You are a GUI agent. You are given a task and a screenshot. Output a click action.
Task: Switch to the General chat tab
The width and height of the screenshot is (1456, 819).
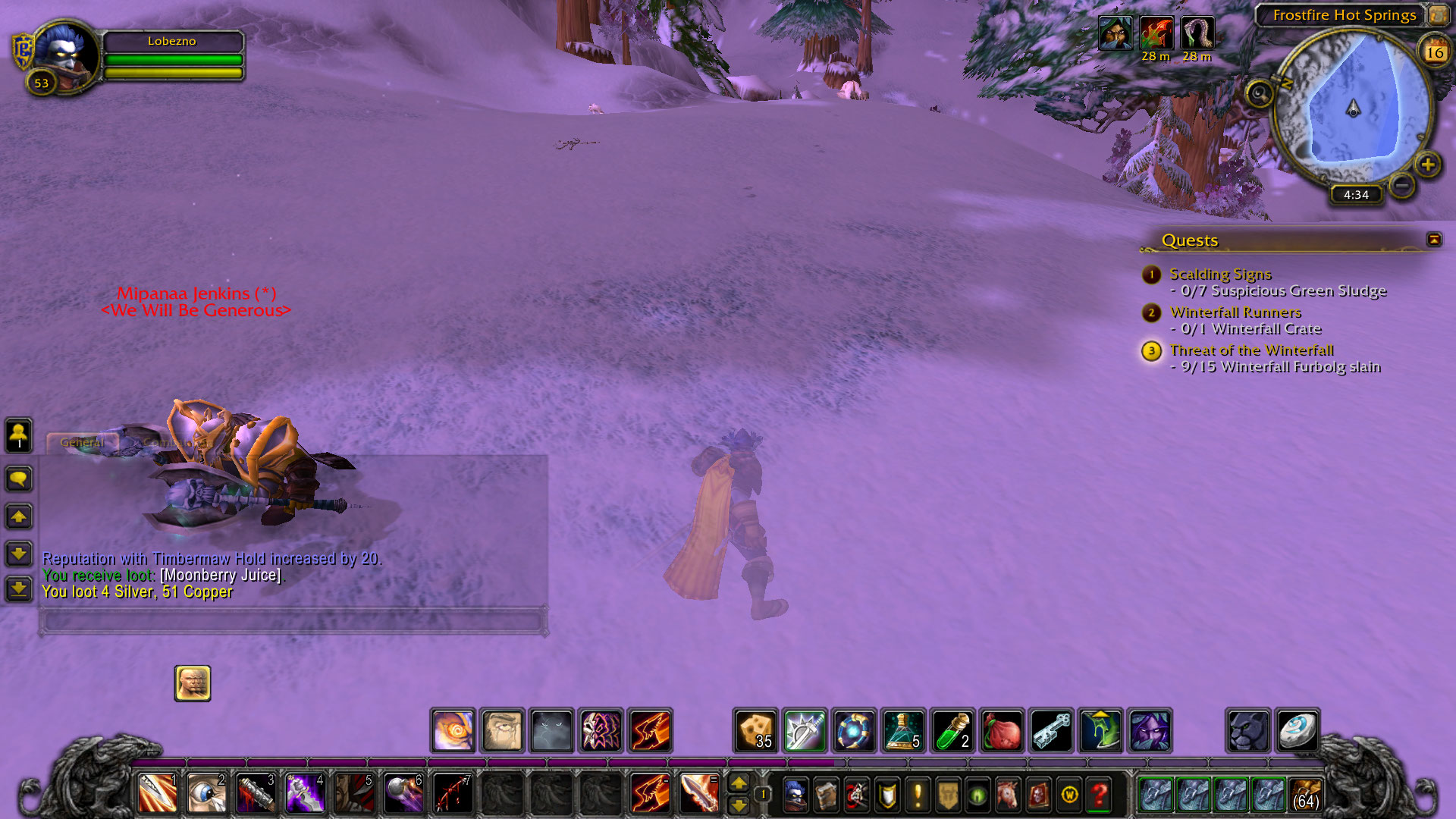click(82, 442)
